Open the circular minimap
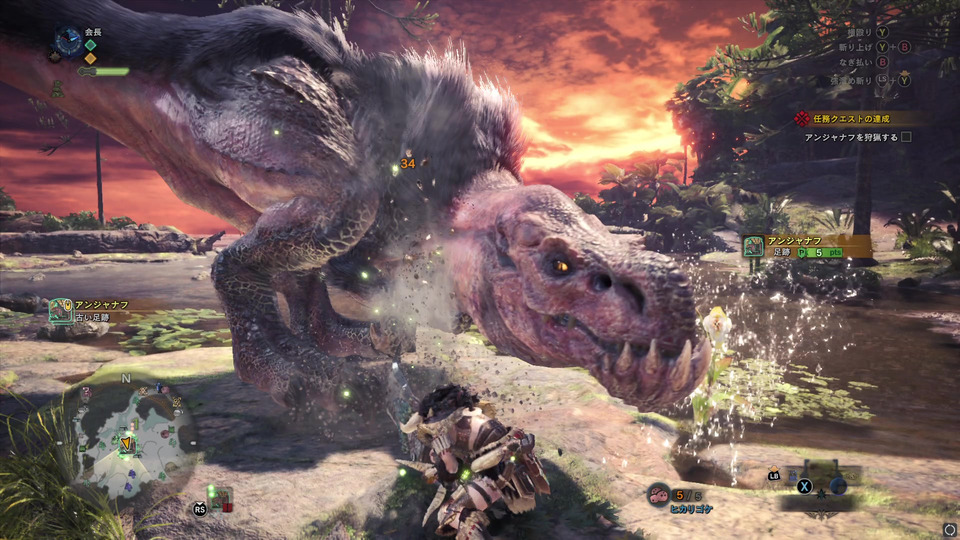This screenshot has width=960, height=540. (129, 430)
